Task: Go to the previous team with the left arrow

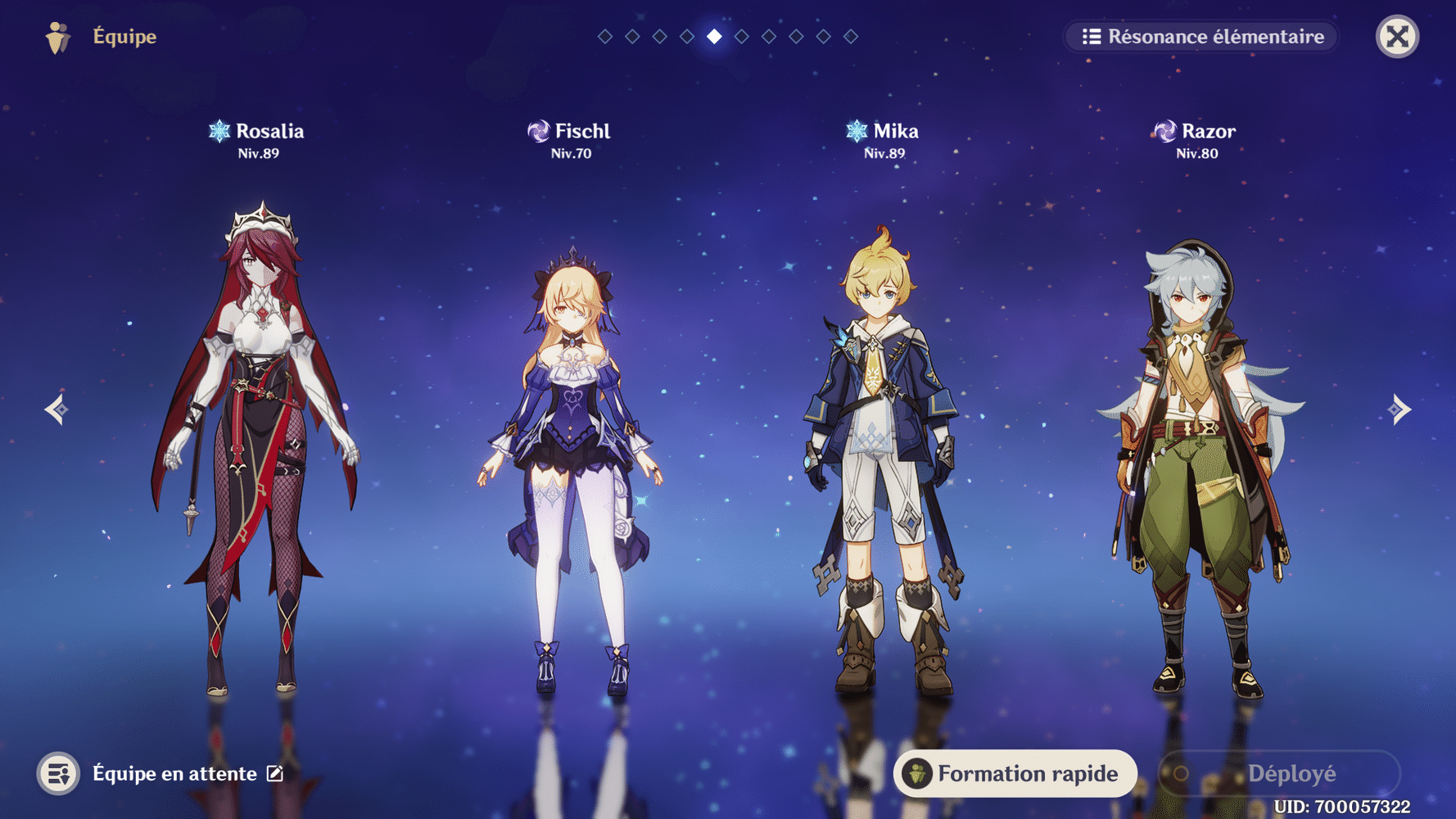Action: (55, 409)
